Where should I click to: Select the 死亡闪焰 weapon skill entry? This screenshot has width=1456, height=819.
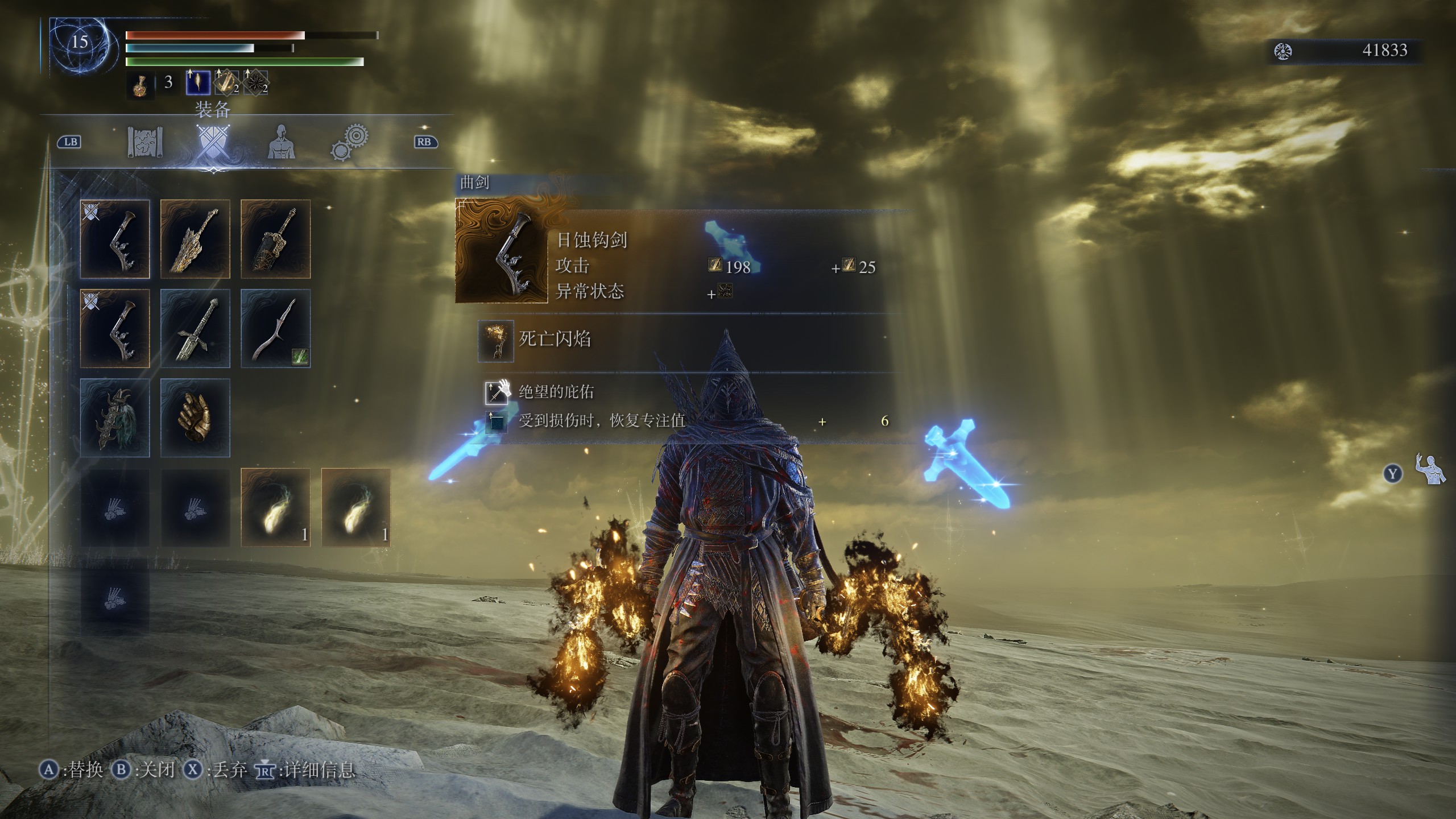click(555, 340)
